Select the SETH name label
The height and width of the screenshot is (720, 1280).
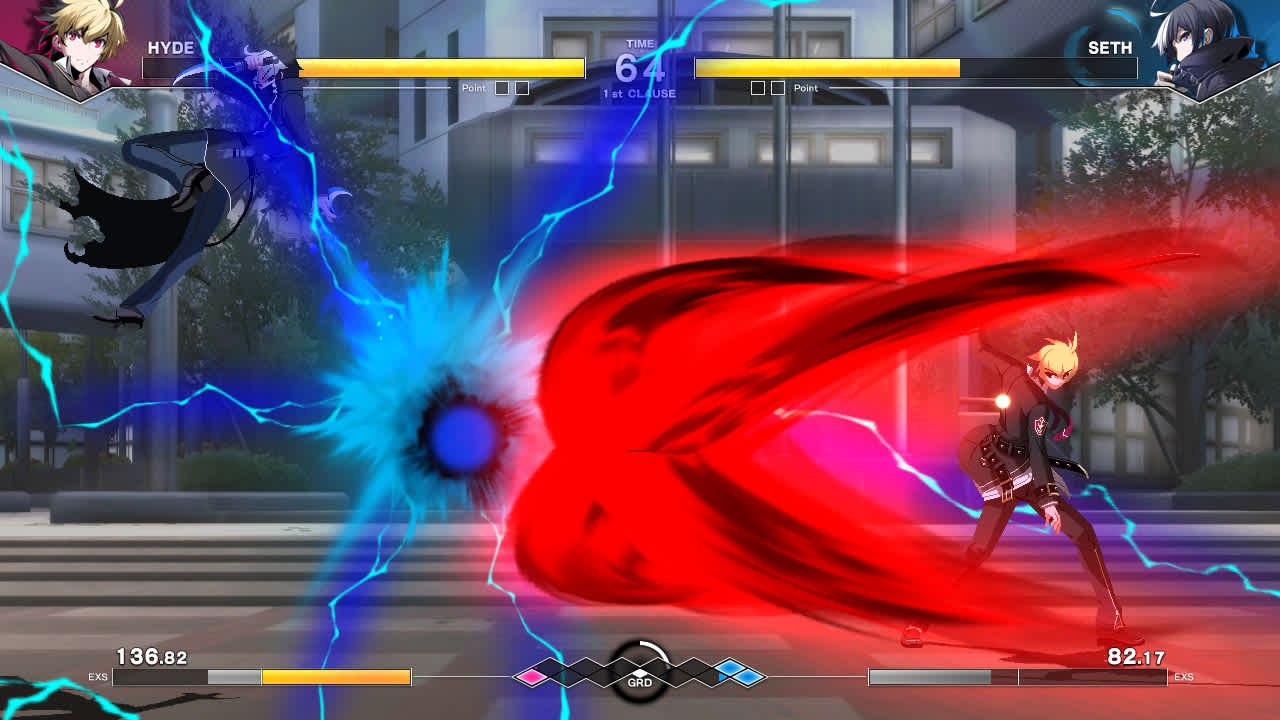pyautogui.click(x=1111, y=47)
